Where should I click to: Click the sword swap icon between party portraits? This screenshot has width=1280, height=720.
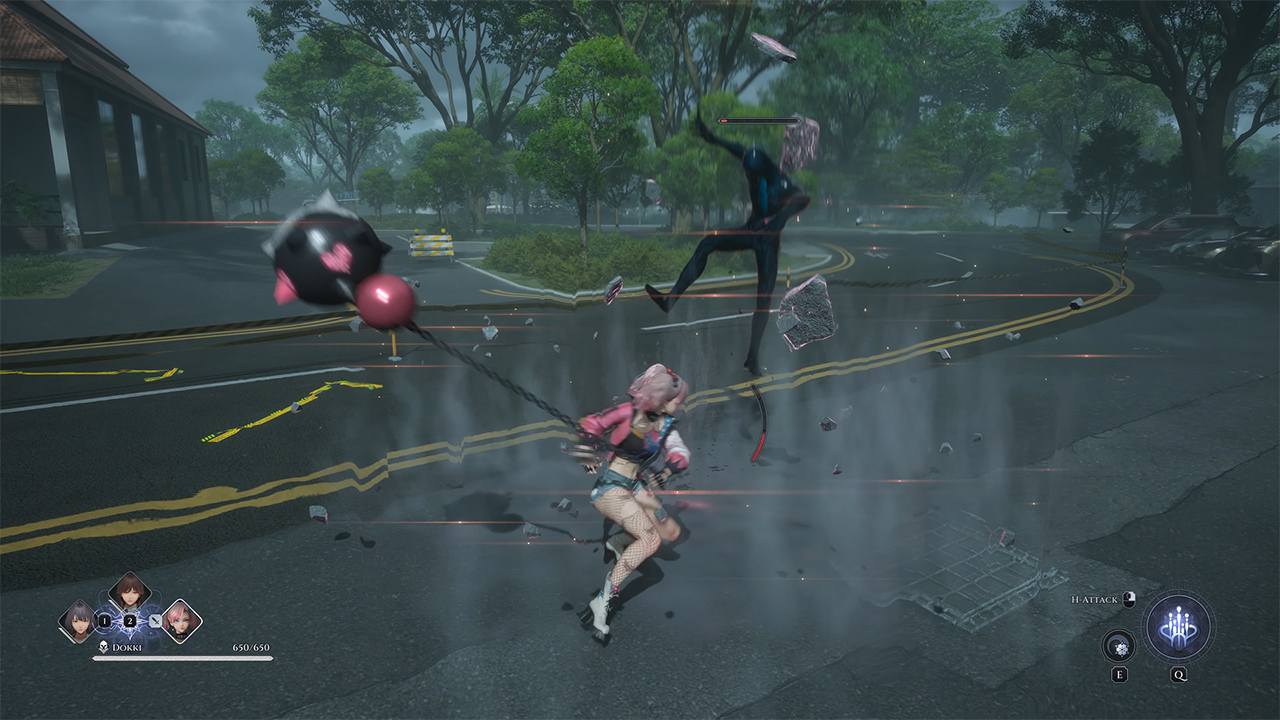(155, 621)
